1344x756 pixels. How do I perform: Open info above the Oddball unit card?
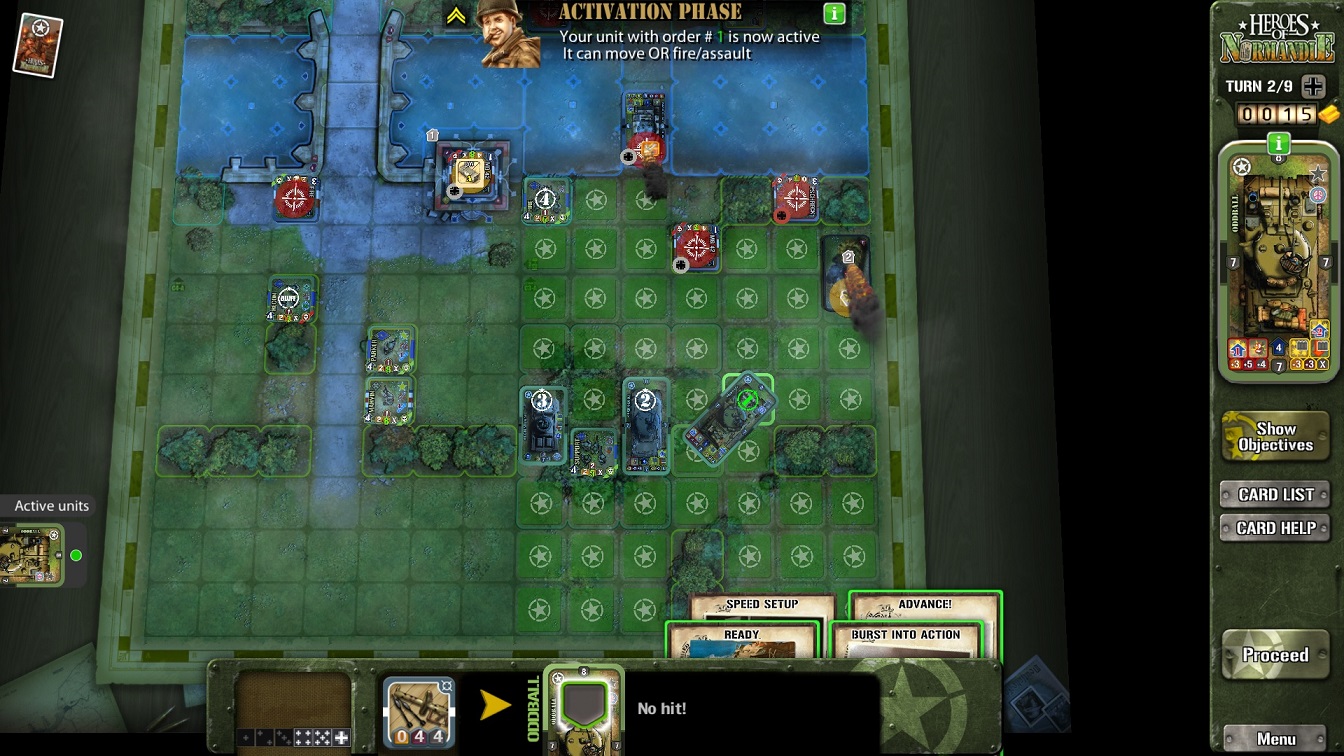tap(1278, 144)
